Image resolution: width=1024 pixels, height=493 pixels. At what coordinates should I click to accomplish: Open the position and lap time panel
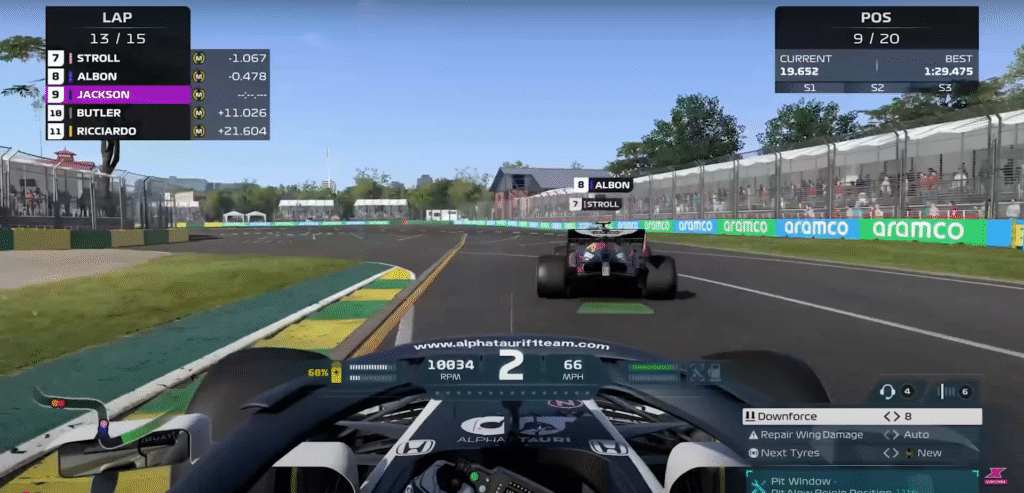(x=877, y=50)
